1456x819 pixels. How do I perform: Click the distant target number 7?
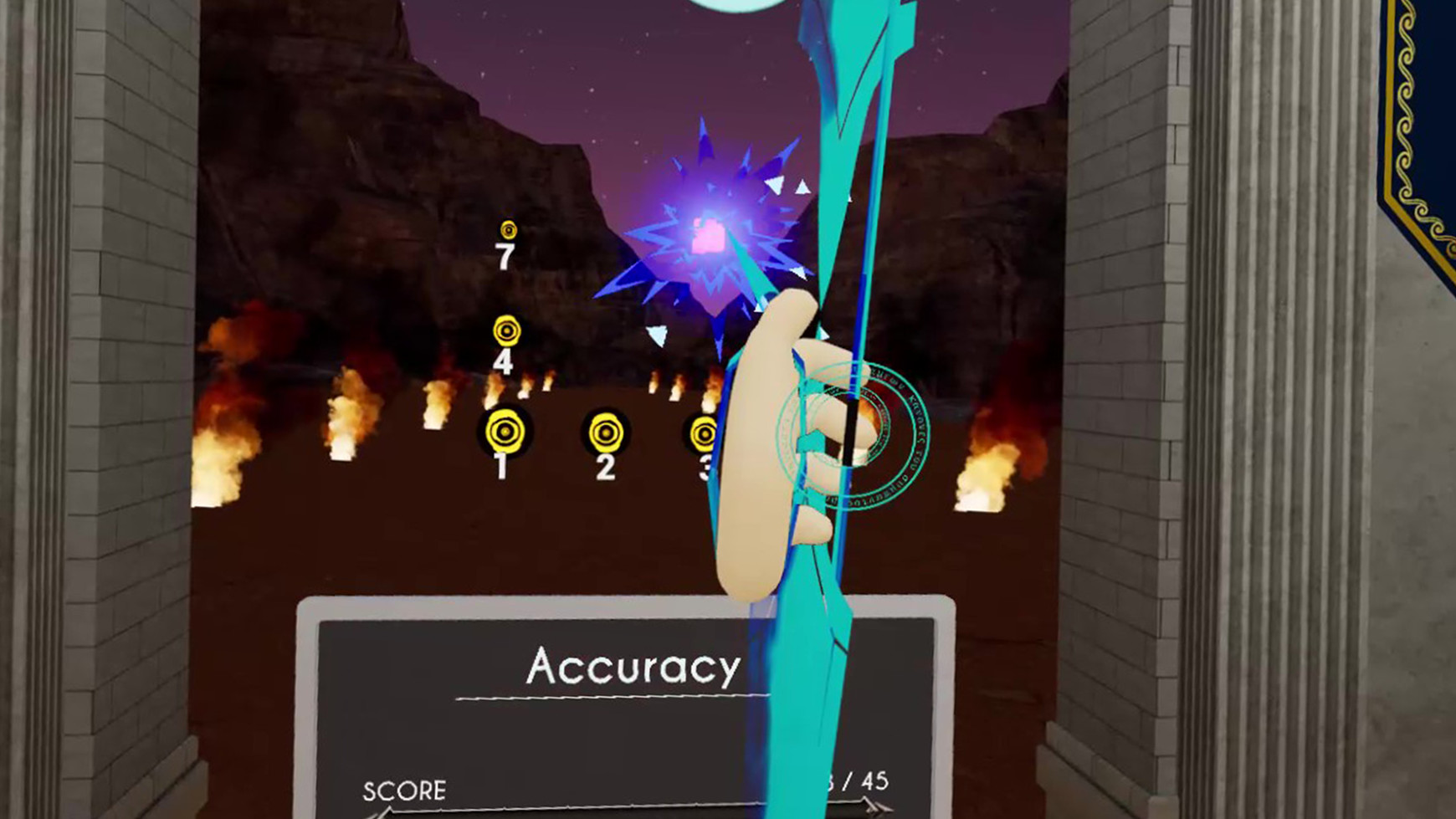pyautogui.click(x=509, y=228)
